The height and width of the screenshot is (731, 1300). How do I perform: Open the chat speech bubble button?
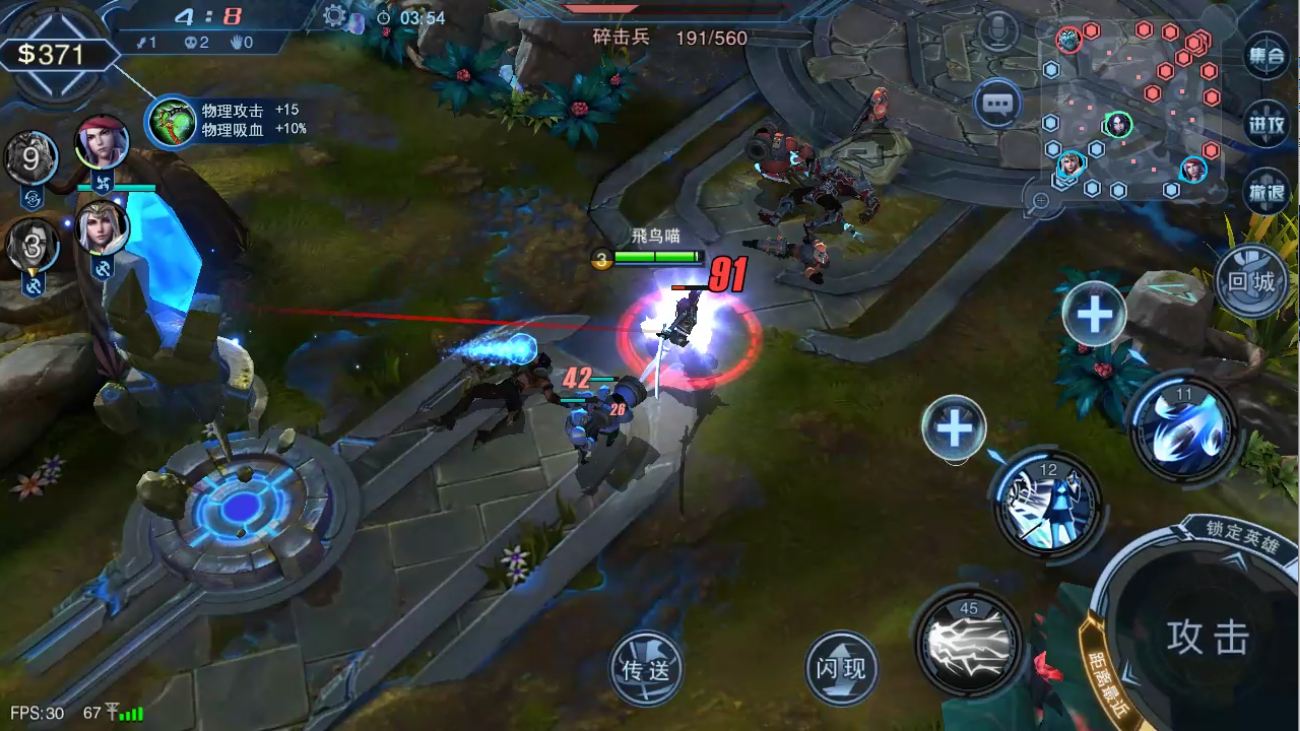997,102
